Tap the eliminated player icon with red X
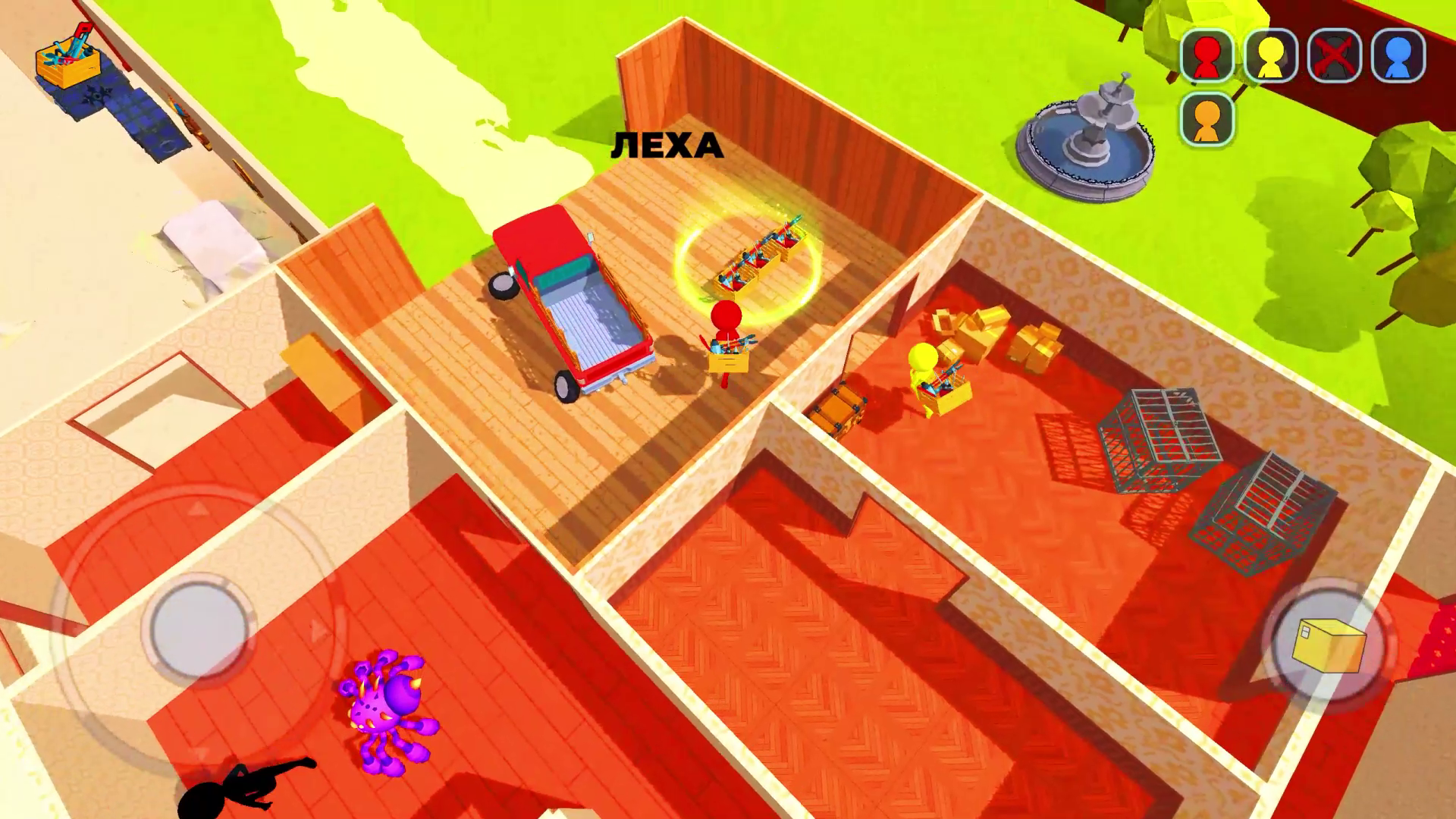Image resolution: width=1456 pixels, height=819 pixels. [1334, 55]
